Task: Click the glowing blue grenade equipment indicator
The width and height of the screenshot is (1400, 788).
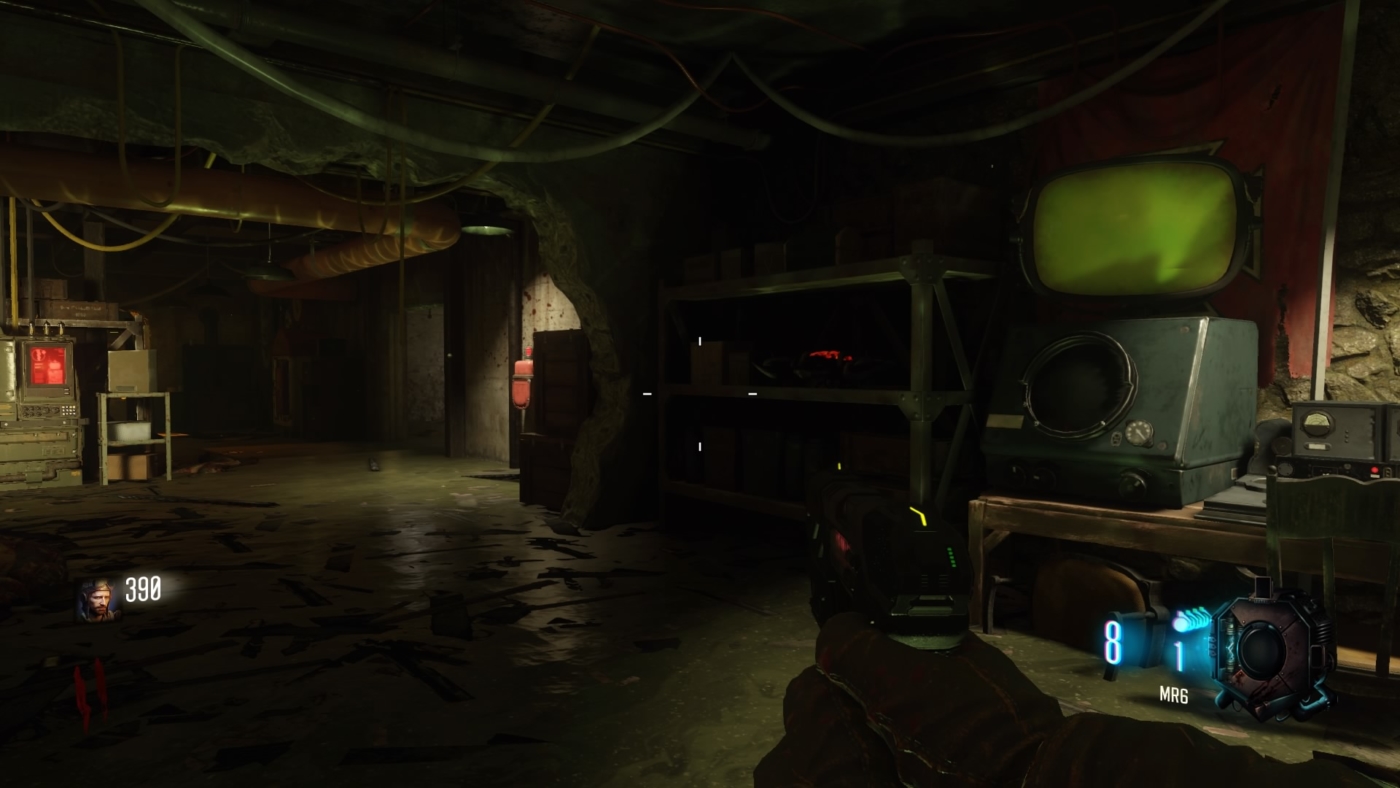Action: point(1183,624)
